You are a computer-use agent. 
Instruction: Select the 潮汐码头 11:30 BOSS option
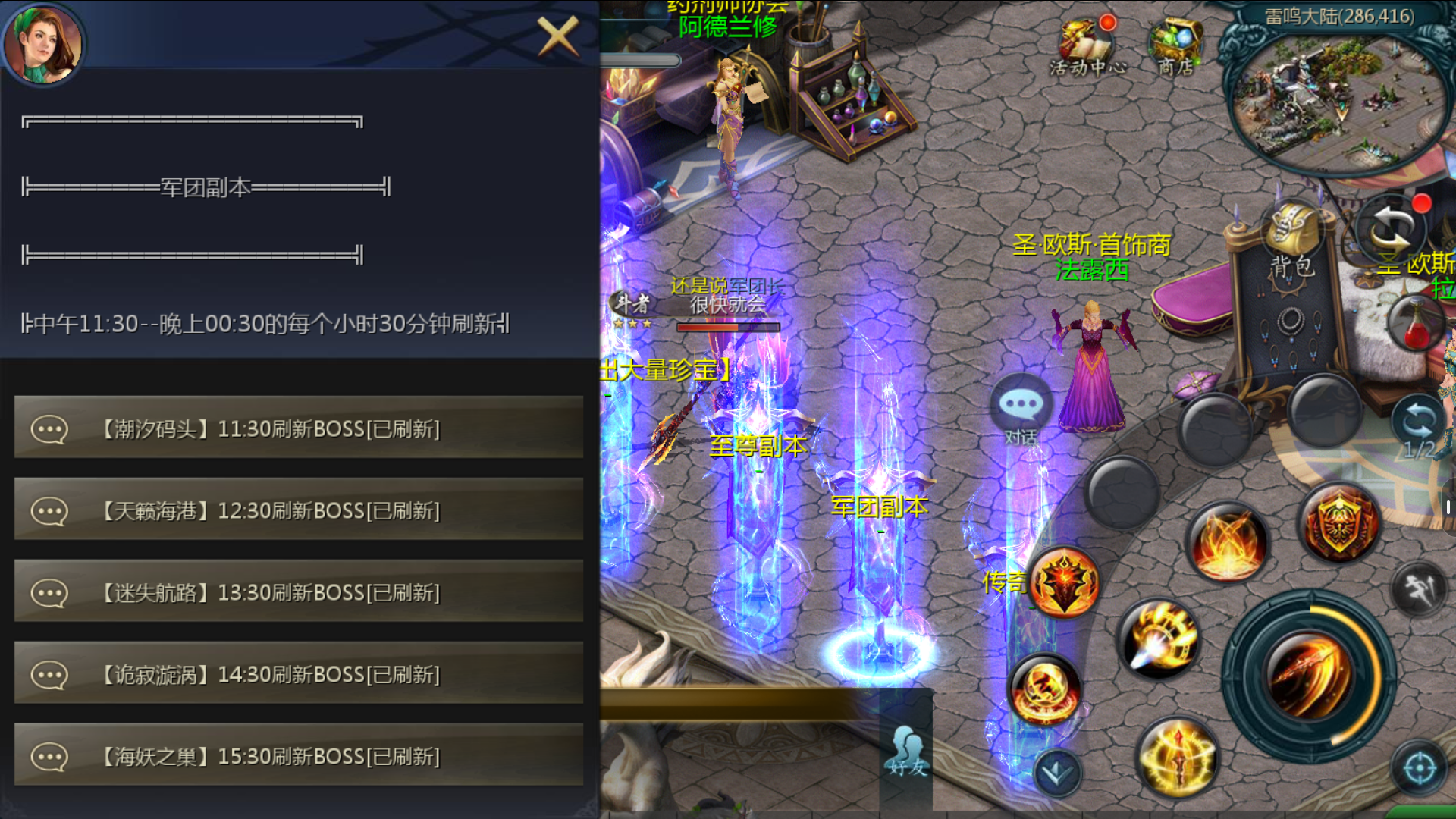pyautogui.click(x=299, y=428)
